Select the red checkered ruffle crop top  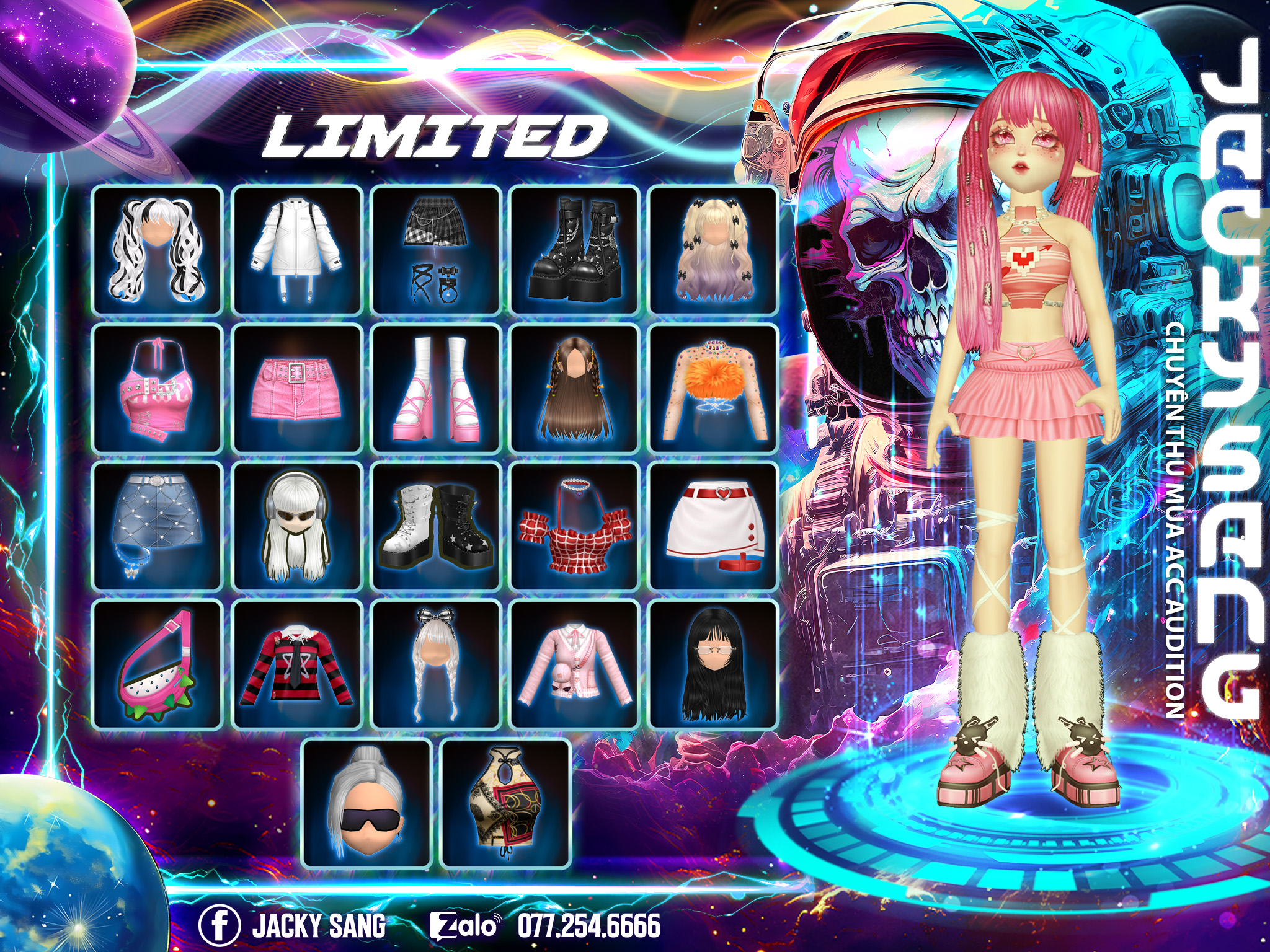pyautogui.click(x=575, y=526)
